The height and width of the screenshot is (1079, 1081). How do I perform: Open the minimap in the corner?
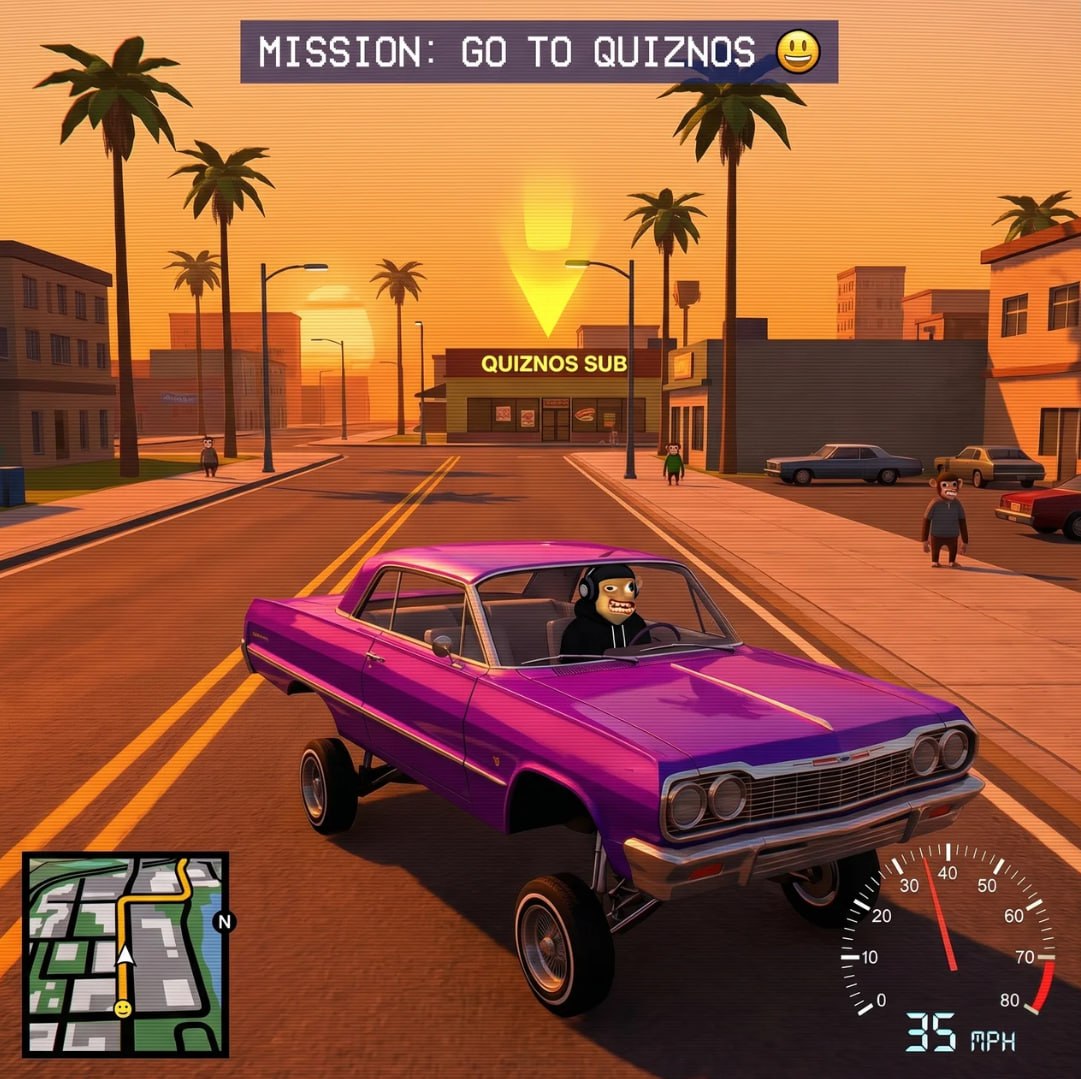[126, 953]
